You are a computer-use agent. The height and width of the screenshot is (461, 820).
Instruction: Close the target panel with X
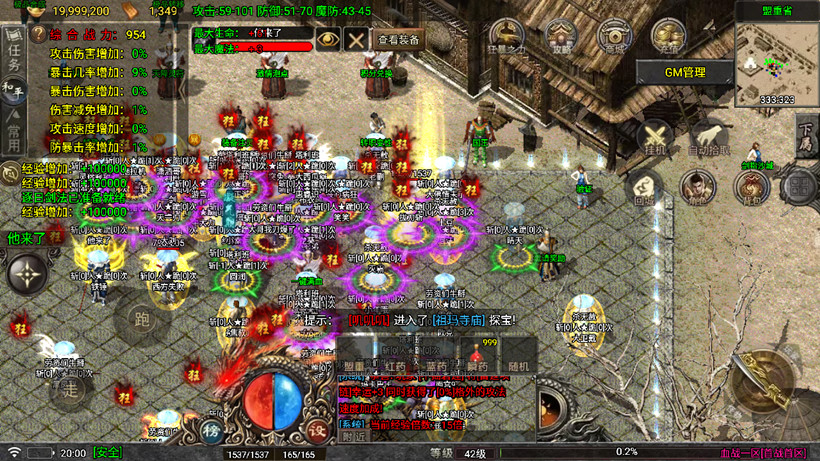(357, 39)
